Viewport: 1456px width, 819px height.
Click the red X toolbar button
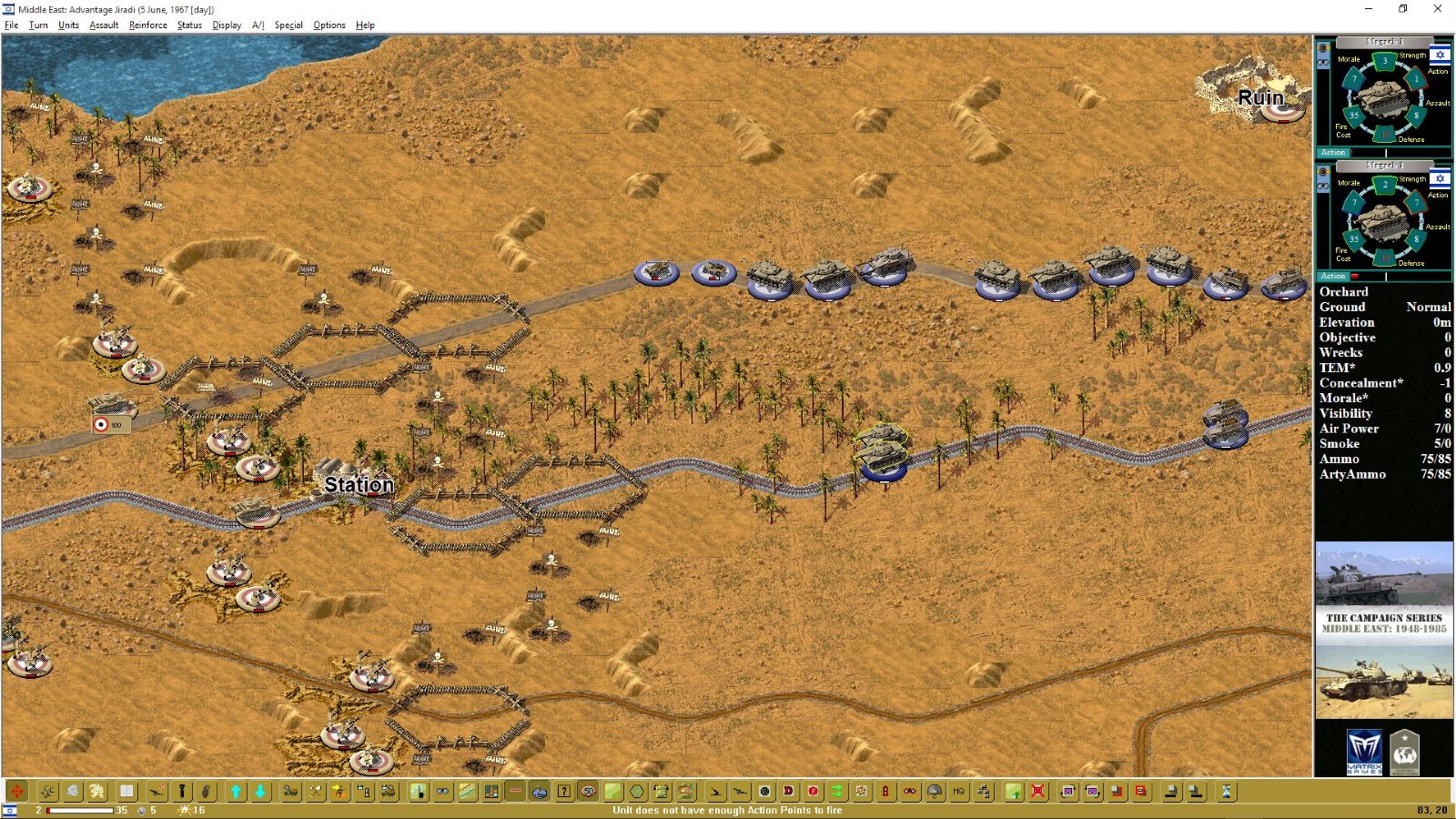[x=1037, y=792]
